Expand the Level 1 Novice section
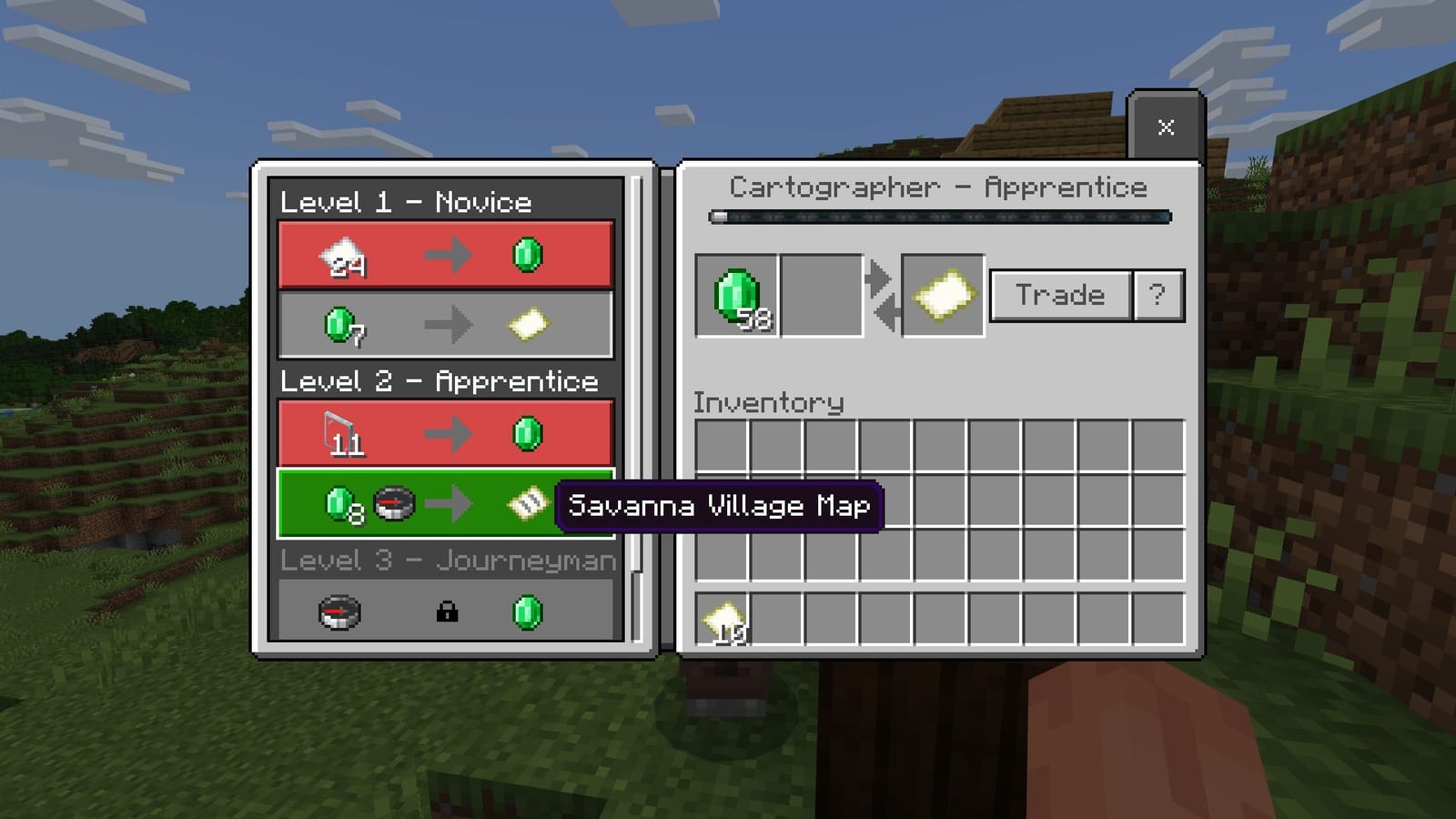 tap(407, 203)
